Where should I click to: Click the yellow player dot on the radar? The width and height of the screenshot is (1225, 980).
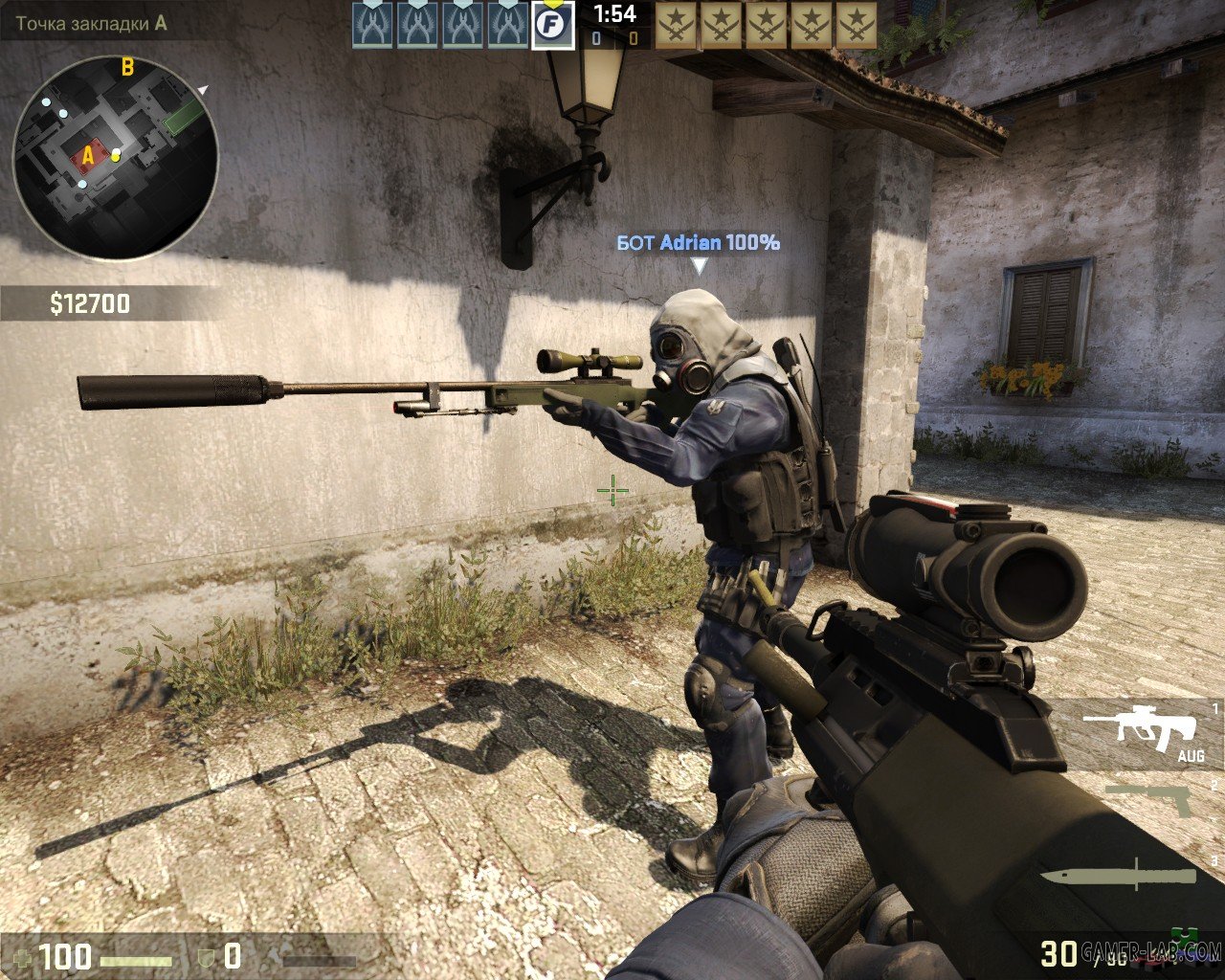pyautogui.click(x=117, y=156)
